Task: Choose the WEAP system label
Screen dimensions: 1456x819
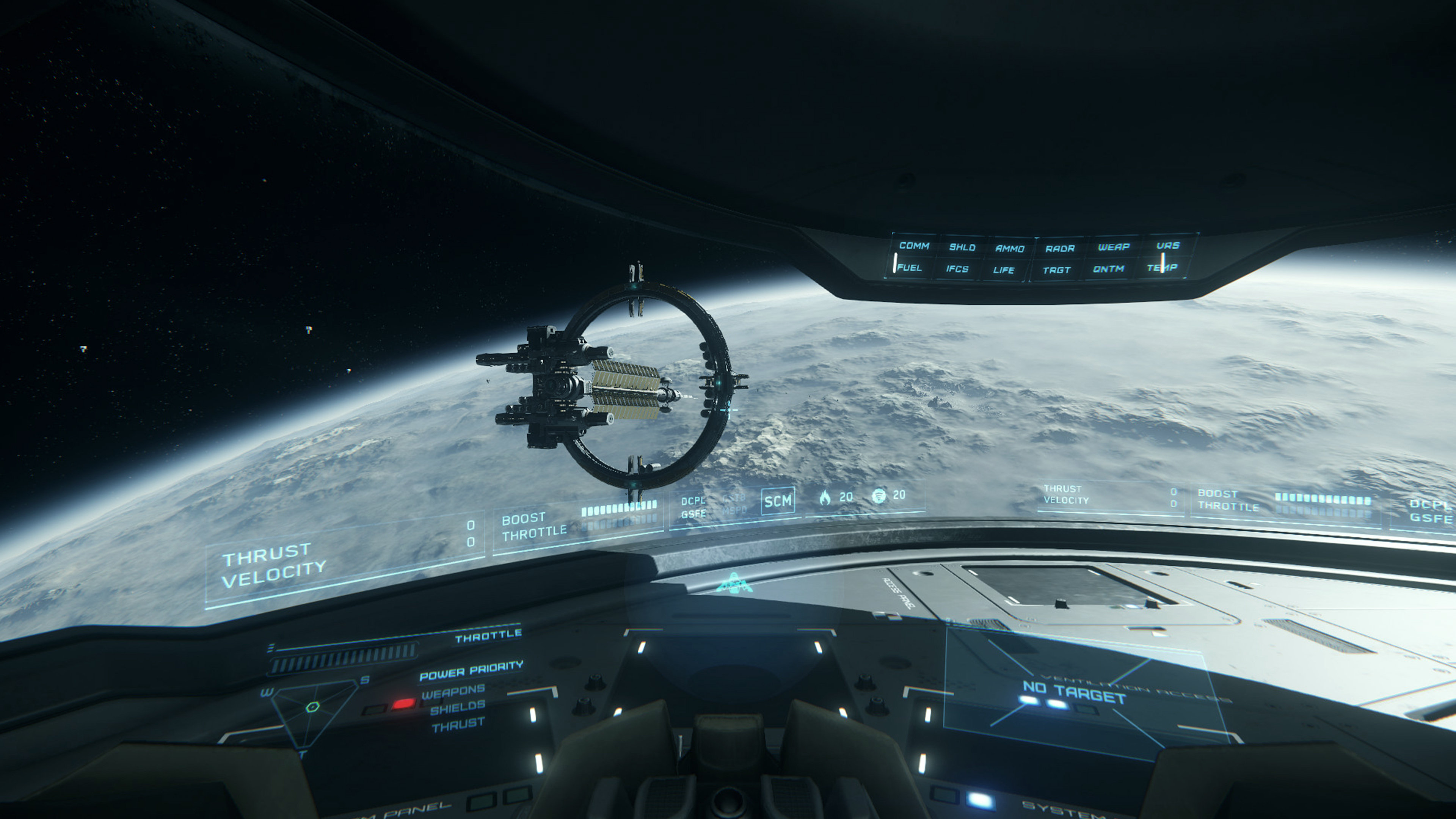Action: point(1114,247)
